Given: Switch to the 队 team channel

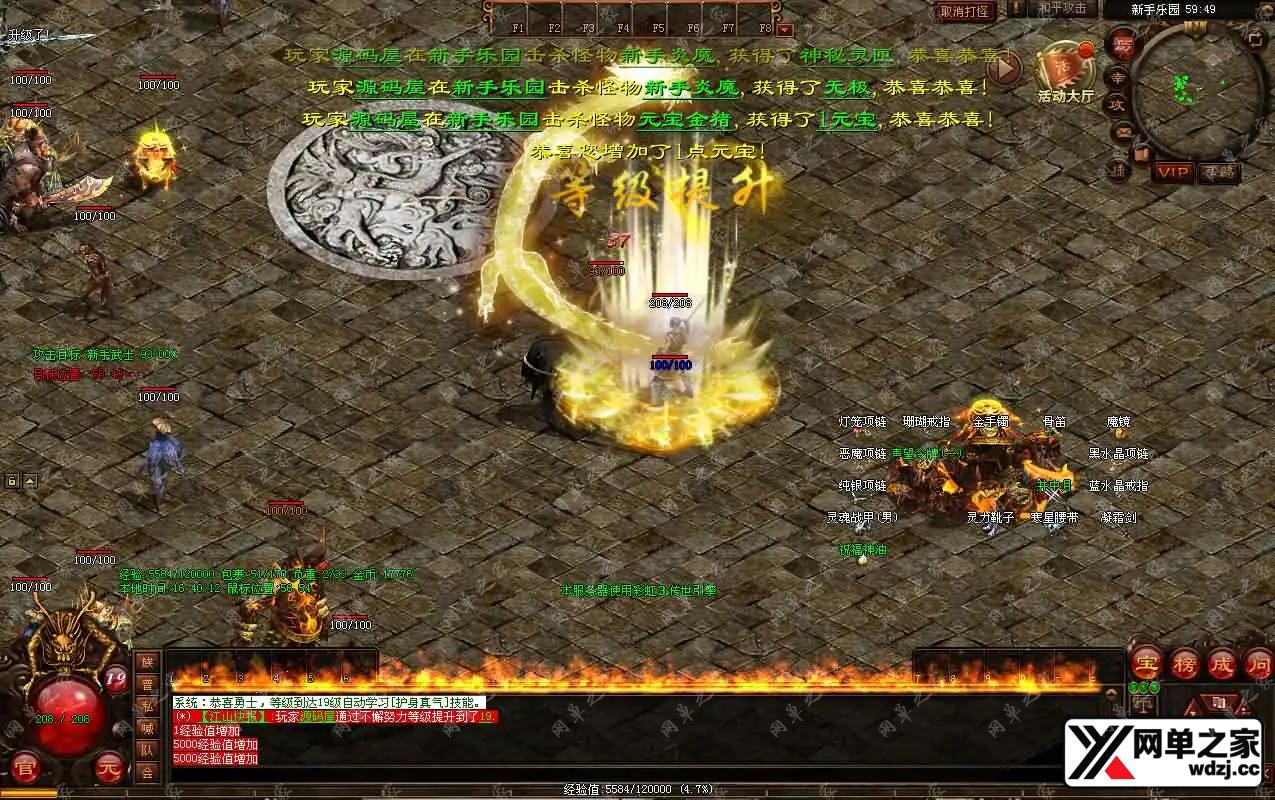Looking at the screenshot, I should point(147,750).
